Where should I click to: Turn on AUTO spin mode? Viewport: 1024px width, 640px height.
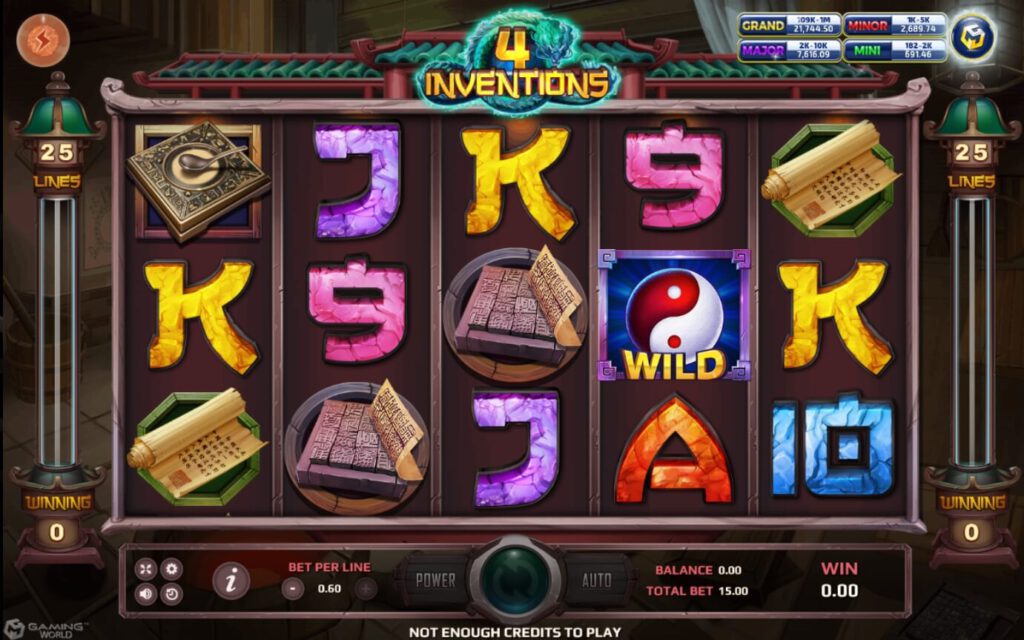pos(596,580)
